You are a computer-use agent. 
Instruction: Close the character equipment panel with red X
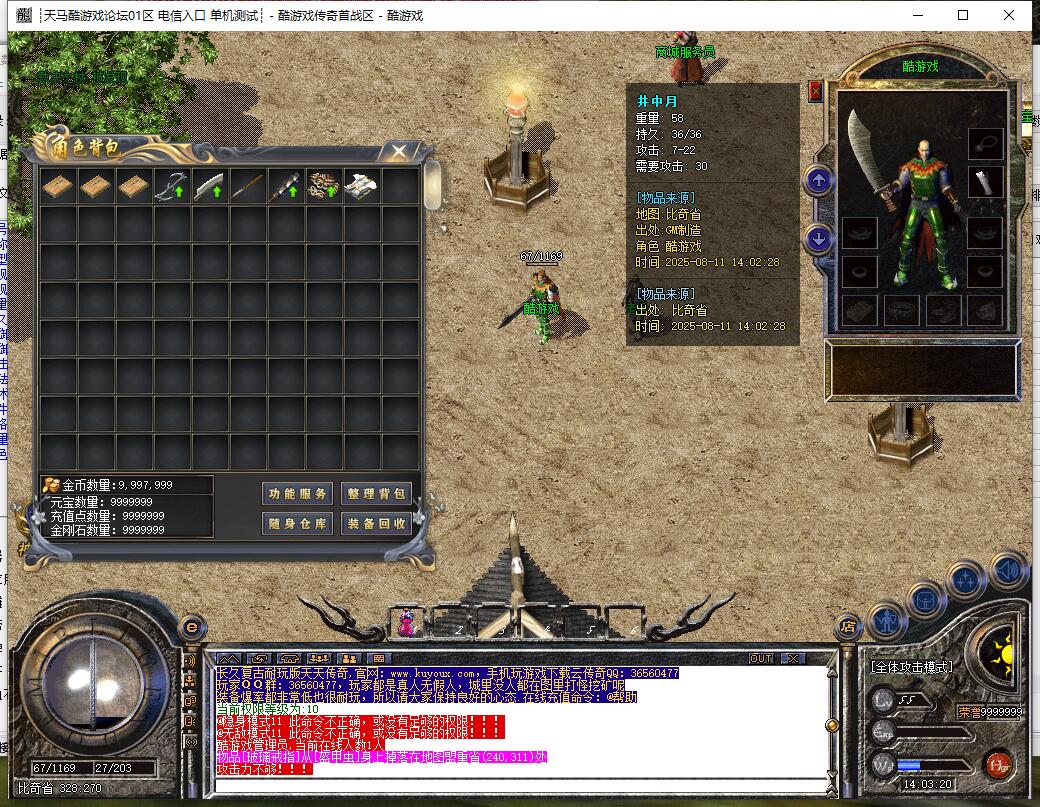click(815, 91)
